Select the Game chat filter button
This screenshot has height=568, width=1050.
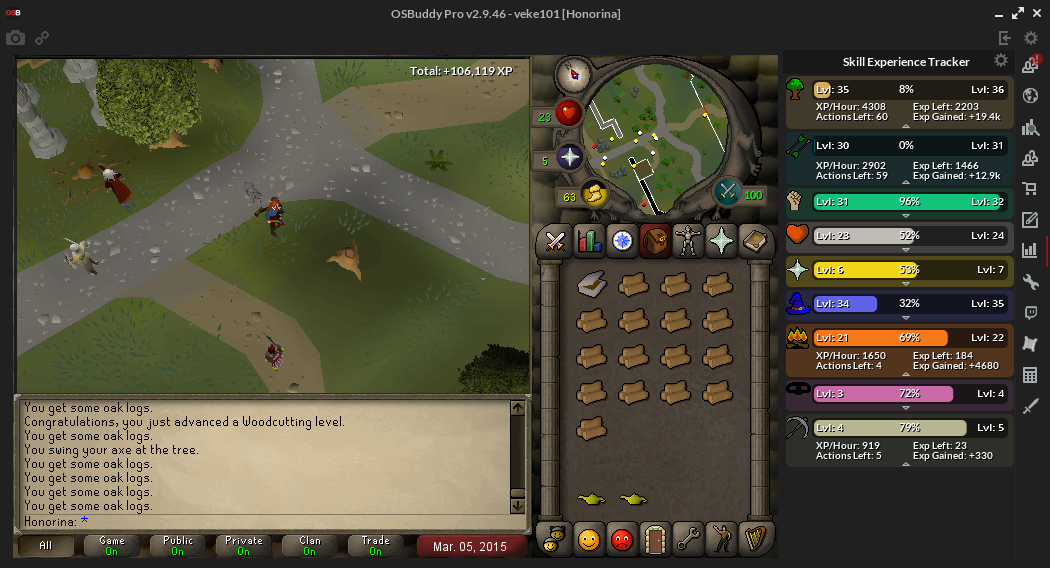pyautogui.click(x=112, y=546)
